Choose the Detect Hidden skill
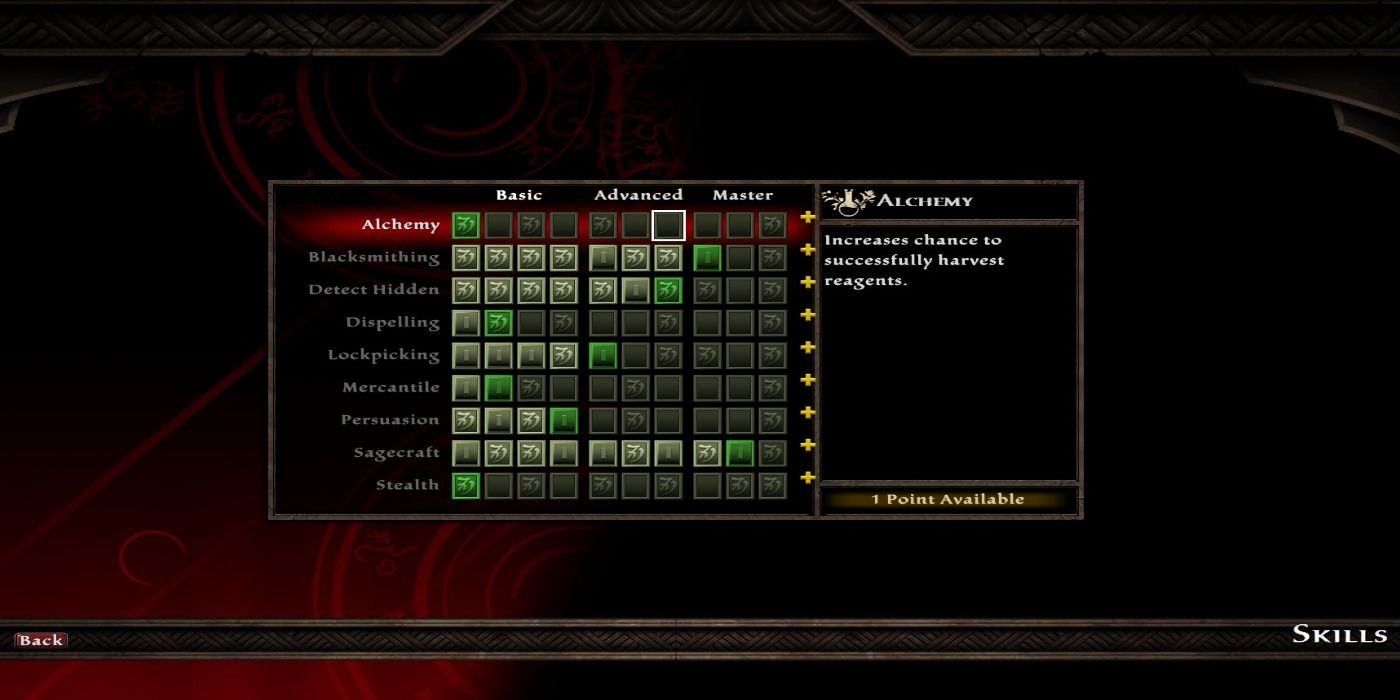 374,290
